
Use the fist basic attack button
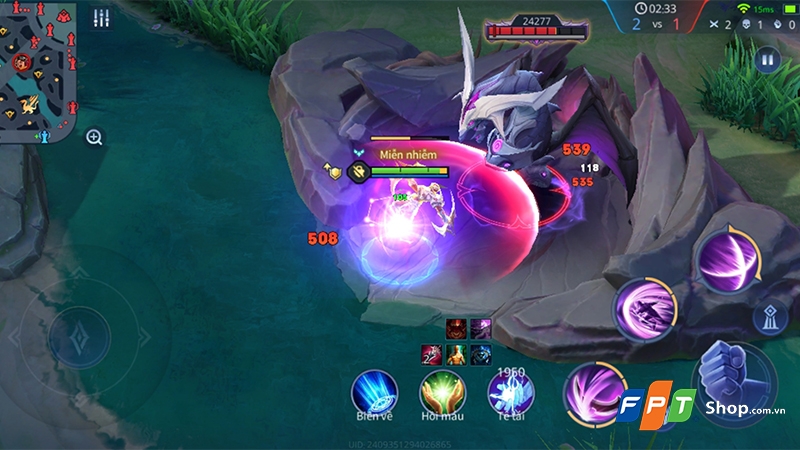[733, 380]
